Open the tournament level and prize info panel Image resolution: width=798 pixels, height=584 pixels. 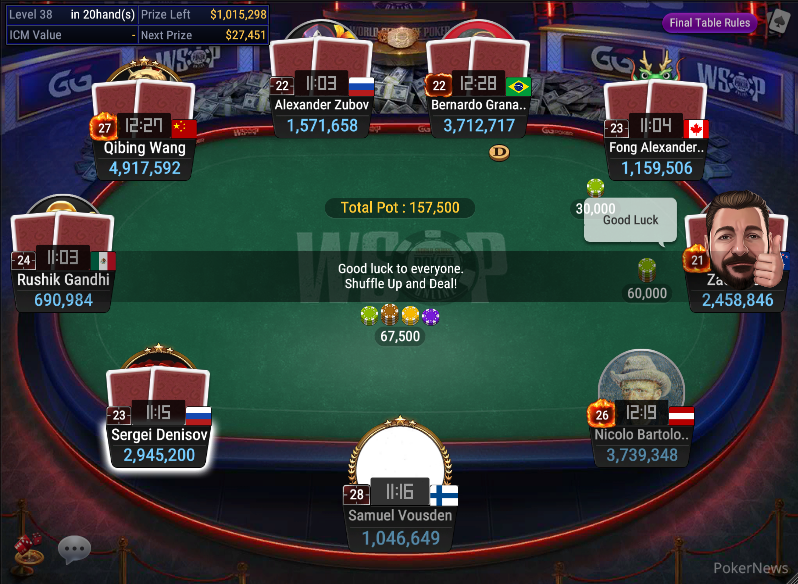pos(135,25)
